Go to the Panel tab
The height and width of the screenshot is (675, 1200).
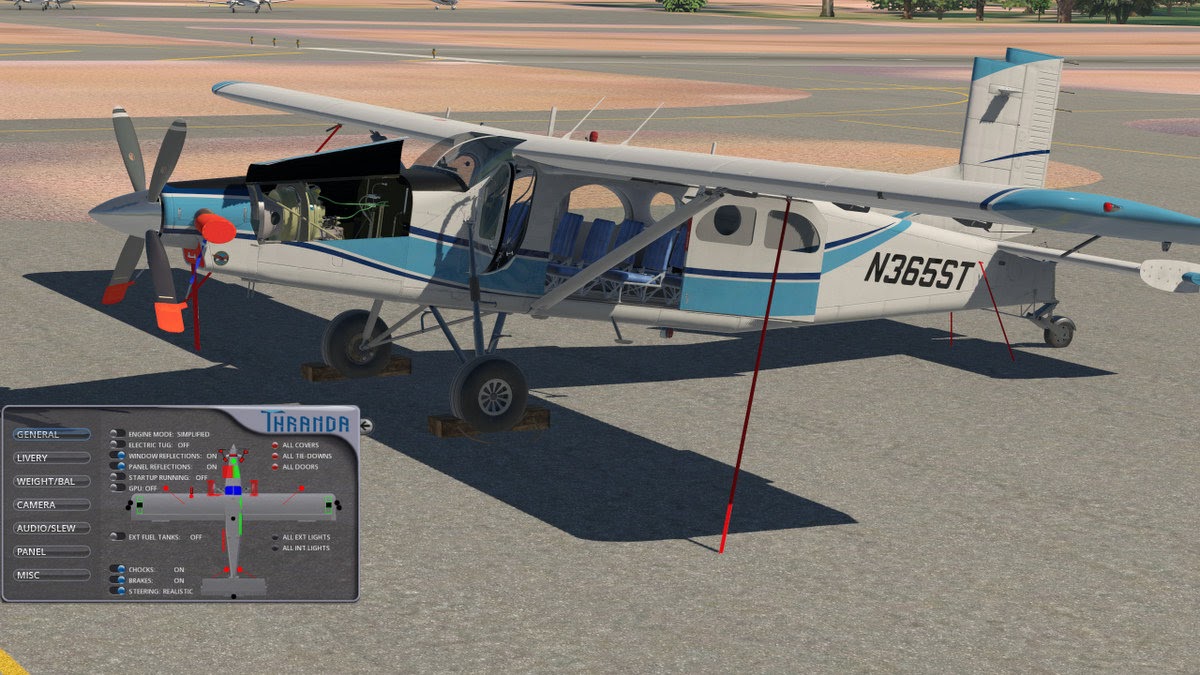(51, 552)
